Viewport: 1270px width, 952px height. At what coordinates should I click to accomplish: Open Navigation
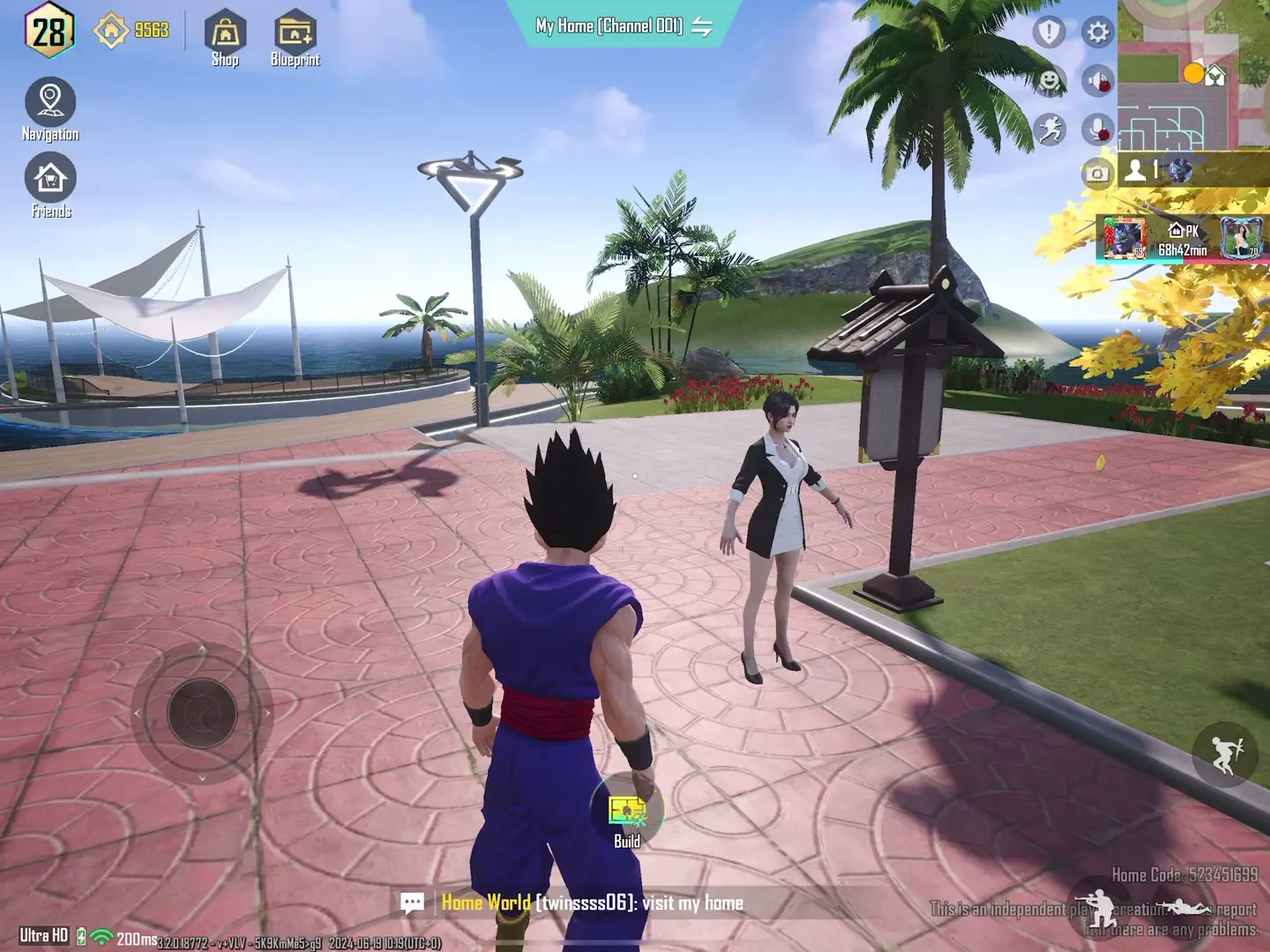coord(50,109)
